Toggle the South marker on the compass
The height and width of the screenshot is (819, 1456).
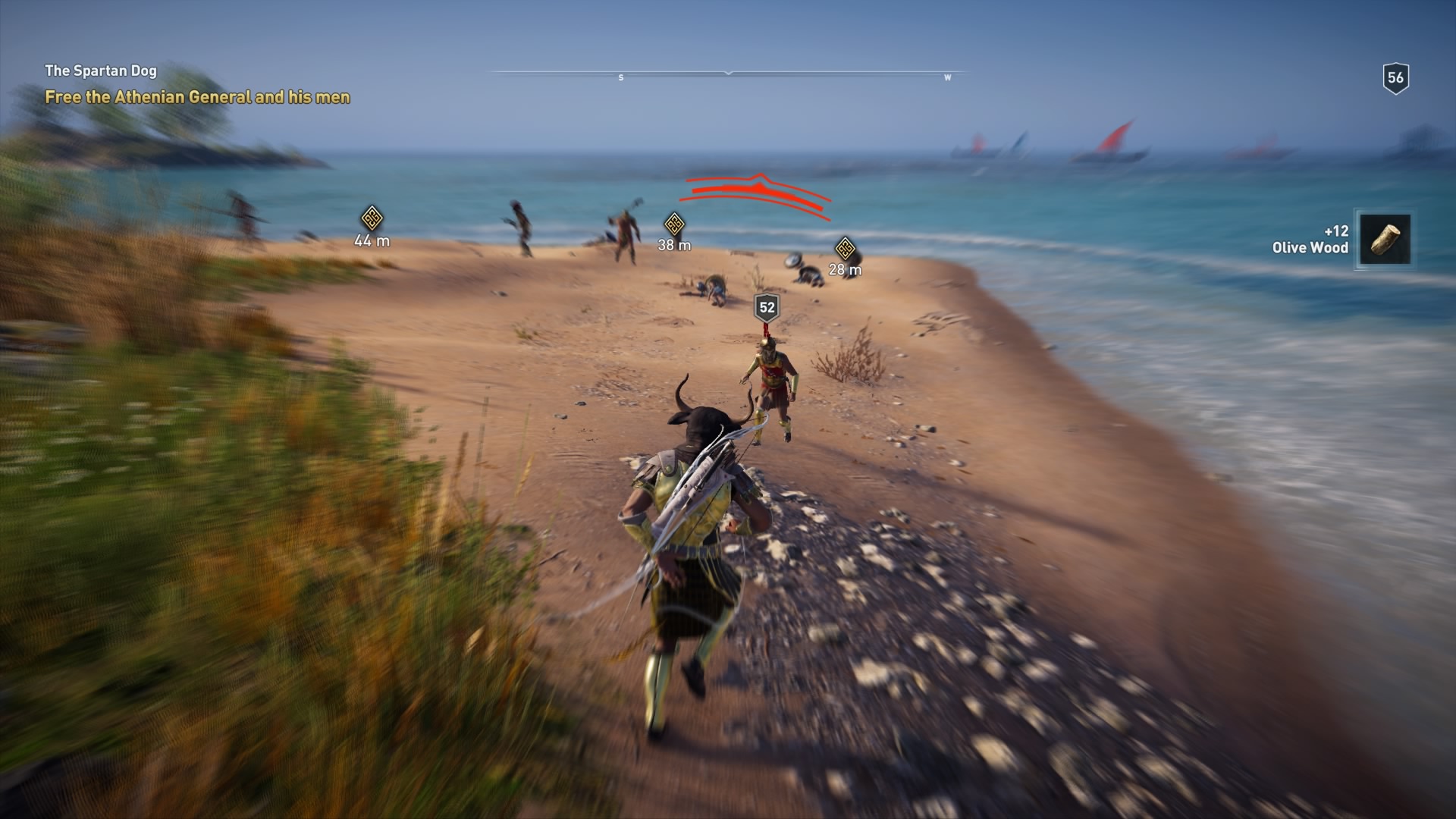(621, 77)
